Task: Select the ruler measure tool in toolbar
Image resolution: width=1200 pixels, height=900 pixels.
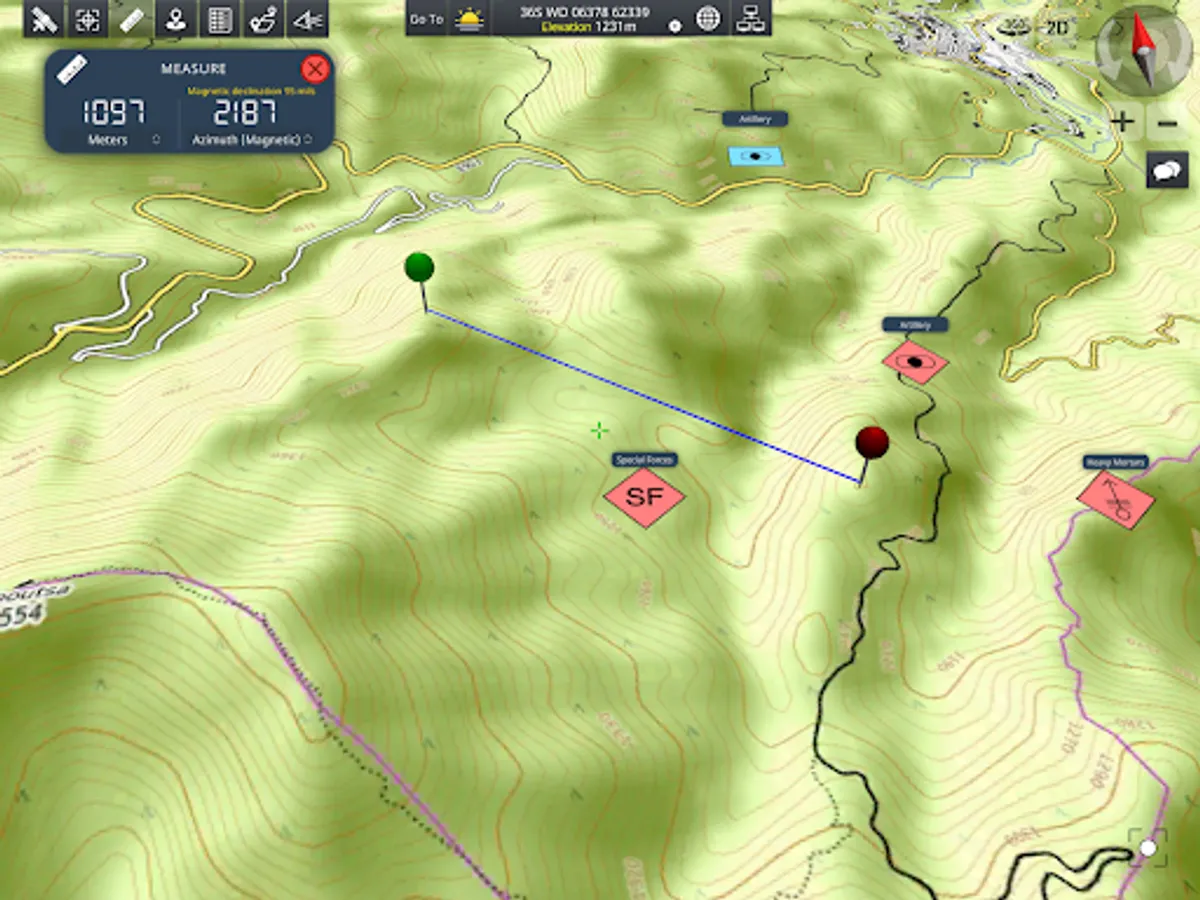Action: click(132, 19)
